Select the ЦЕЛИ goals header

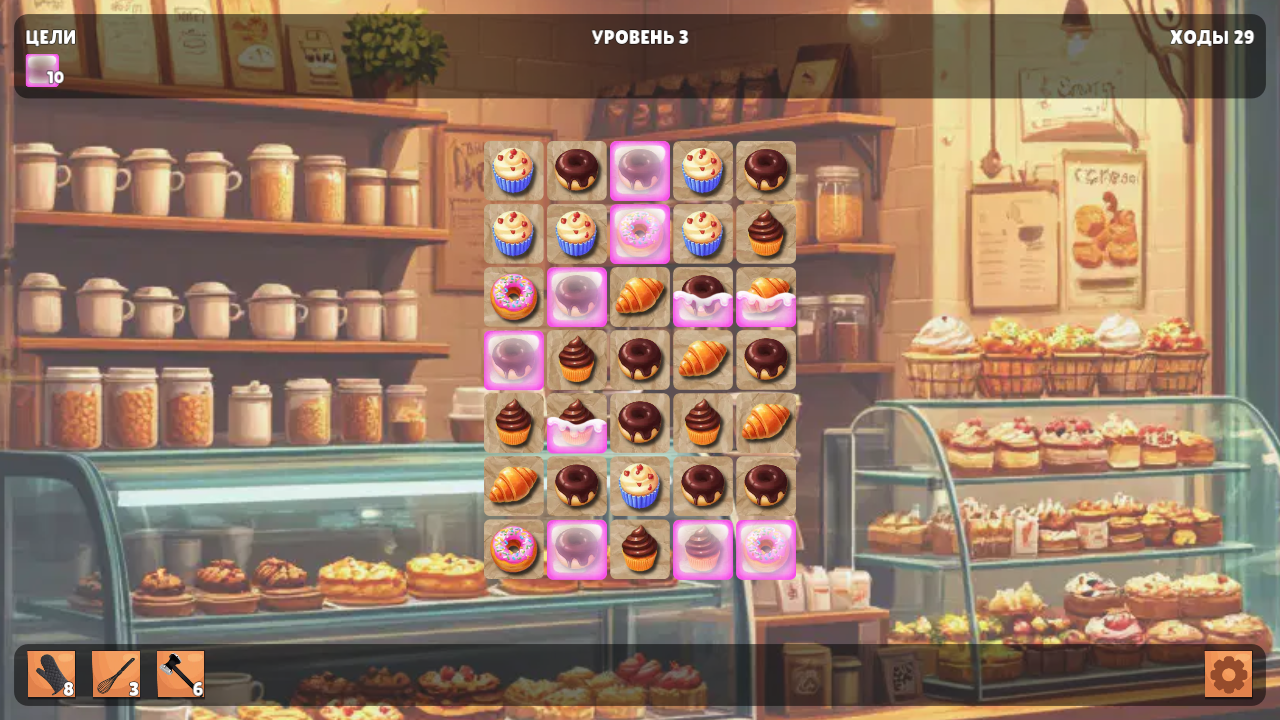point(50,38)
